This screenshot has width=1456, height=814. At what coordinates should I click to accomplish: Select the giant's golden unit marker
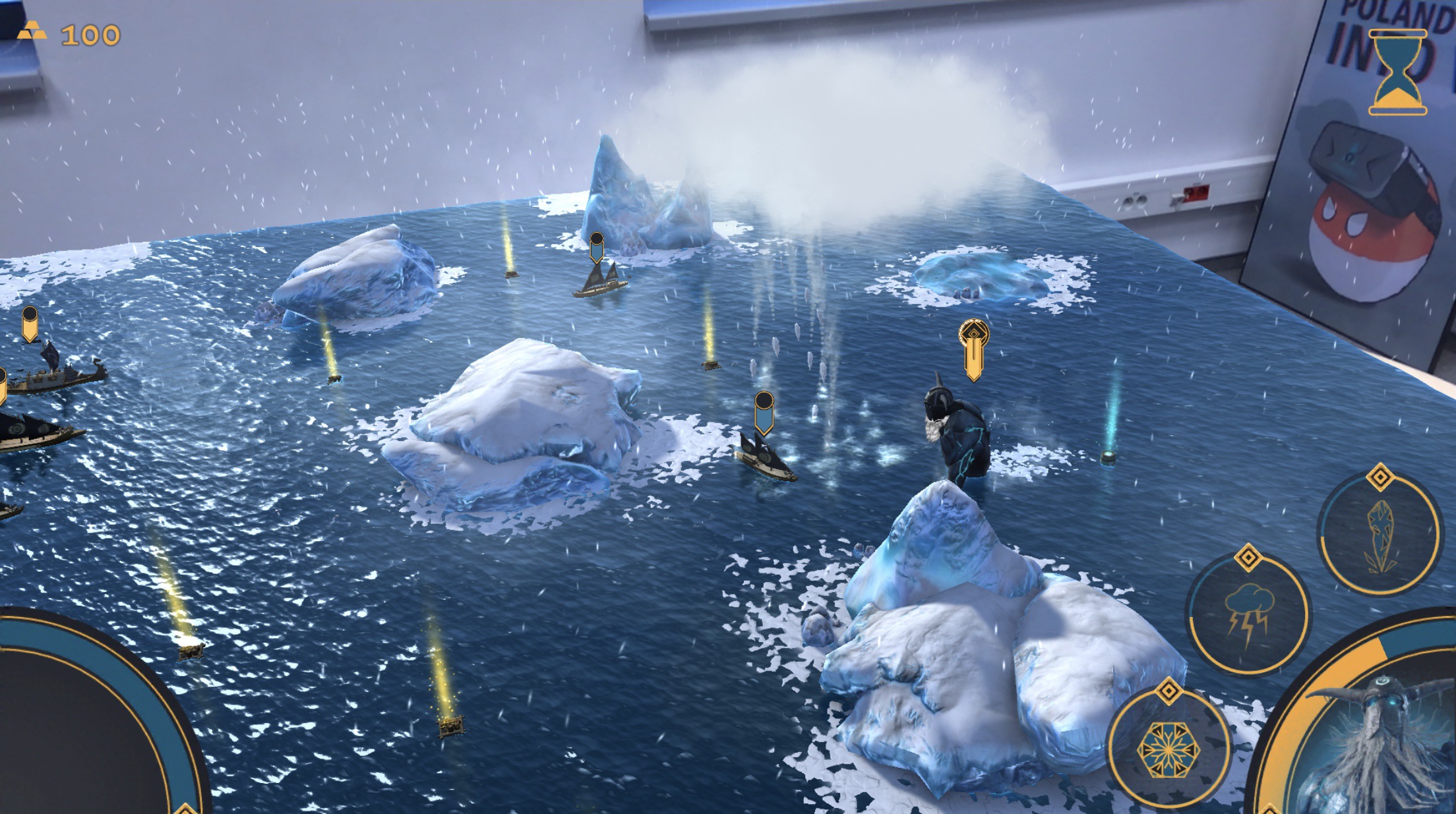[x=973, y=349]
